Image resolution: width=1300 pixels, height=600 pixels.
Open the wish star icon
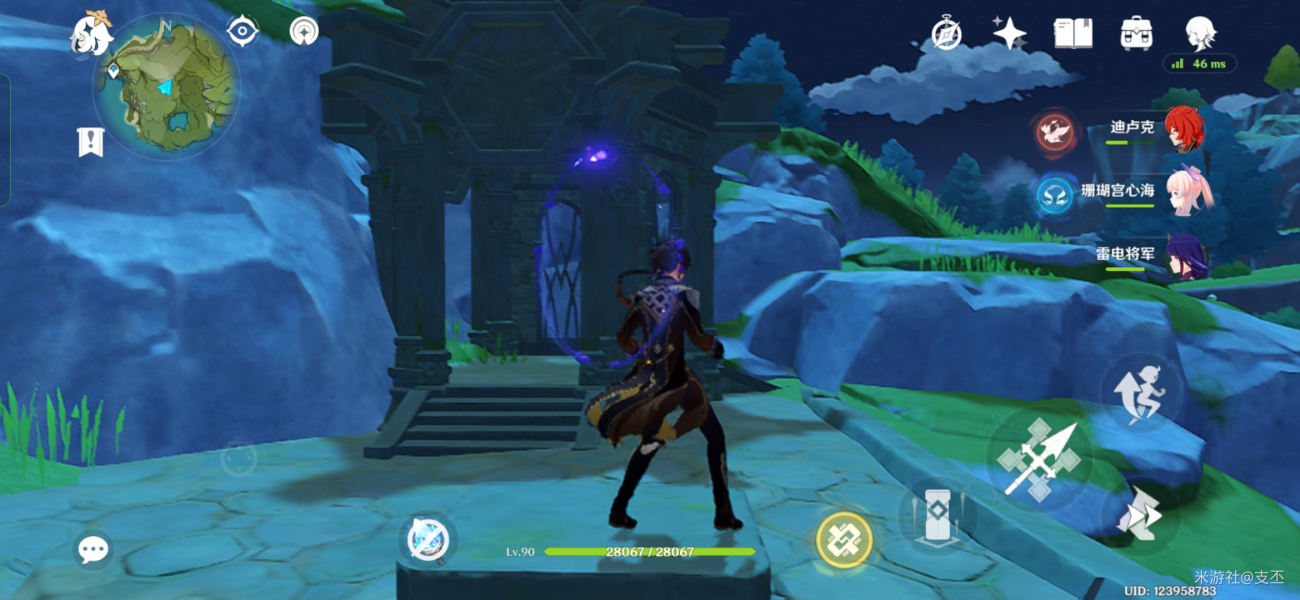click(x=1009, y=33)
